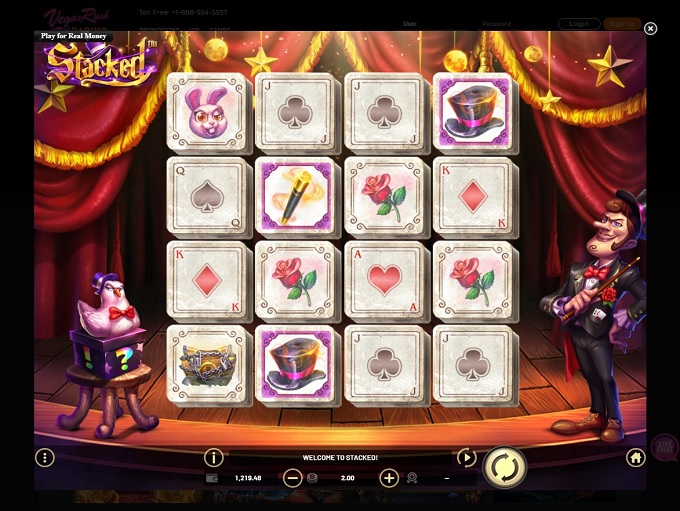Viewport: 680px width, 511px height.
Task: Return to the lobby via the home icon
Action: coord(635,457)
